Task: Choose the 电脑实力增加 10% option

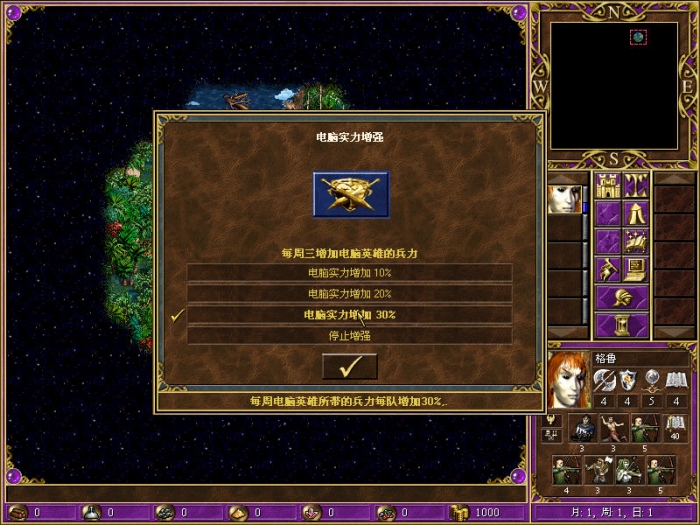Action: (x=349, y=273)
